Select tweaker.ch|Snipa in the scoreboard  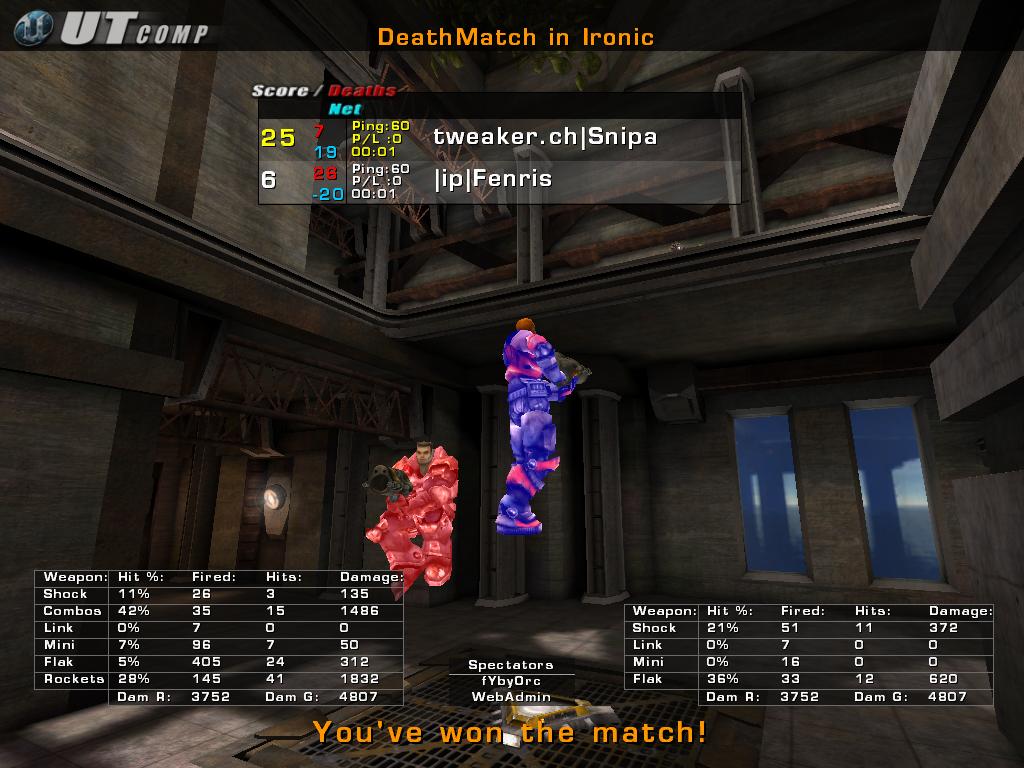(545, 137)
